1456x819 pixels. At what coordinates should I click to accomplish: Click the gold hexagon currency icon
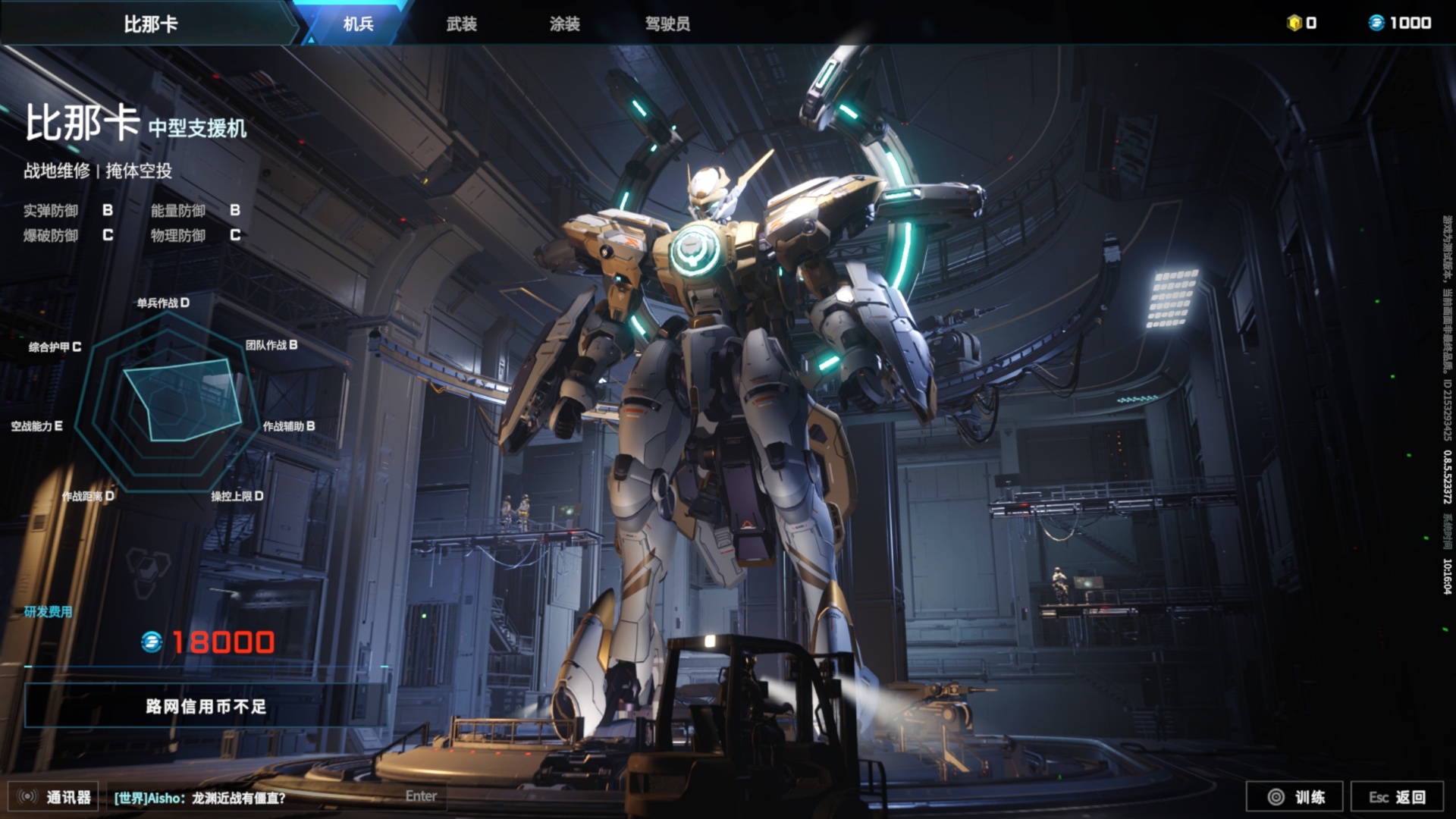[x=1294, y=23]
